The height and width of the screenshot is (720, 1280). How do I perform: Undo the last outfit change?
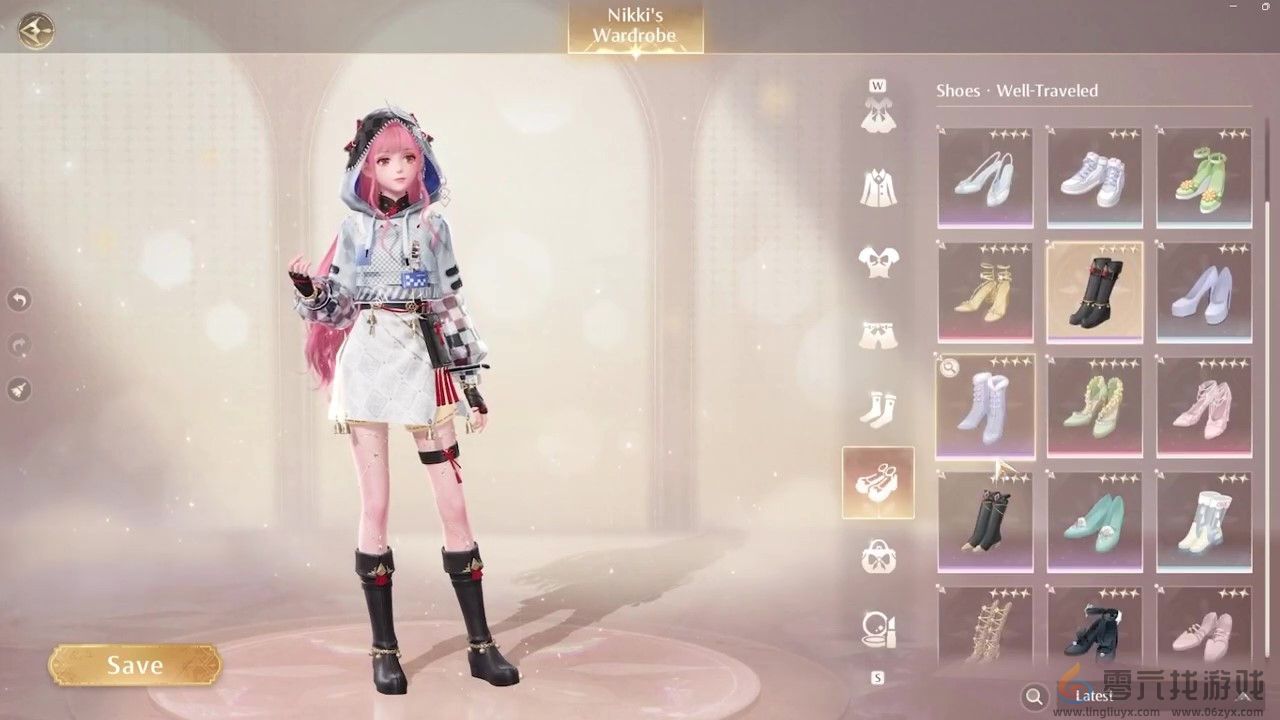19,299
